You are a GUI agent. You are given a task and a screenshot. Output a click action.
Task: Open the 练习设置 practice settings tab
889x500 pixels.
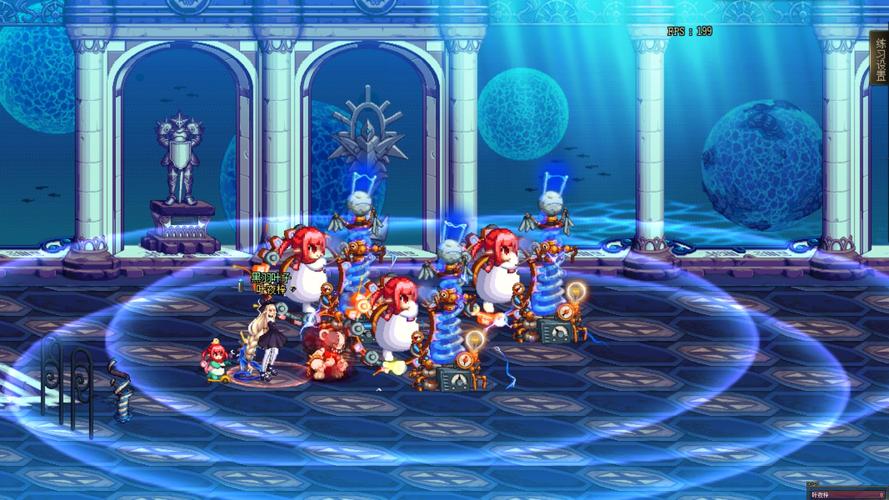click(x=880, y=61)
